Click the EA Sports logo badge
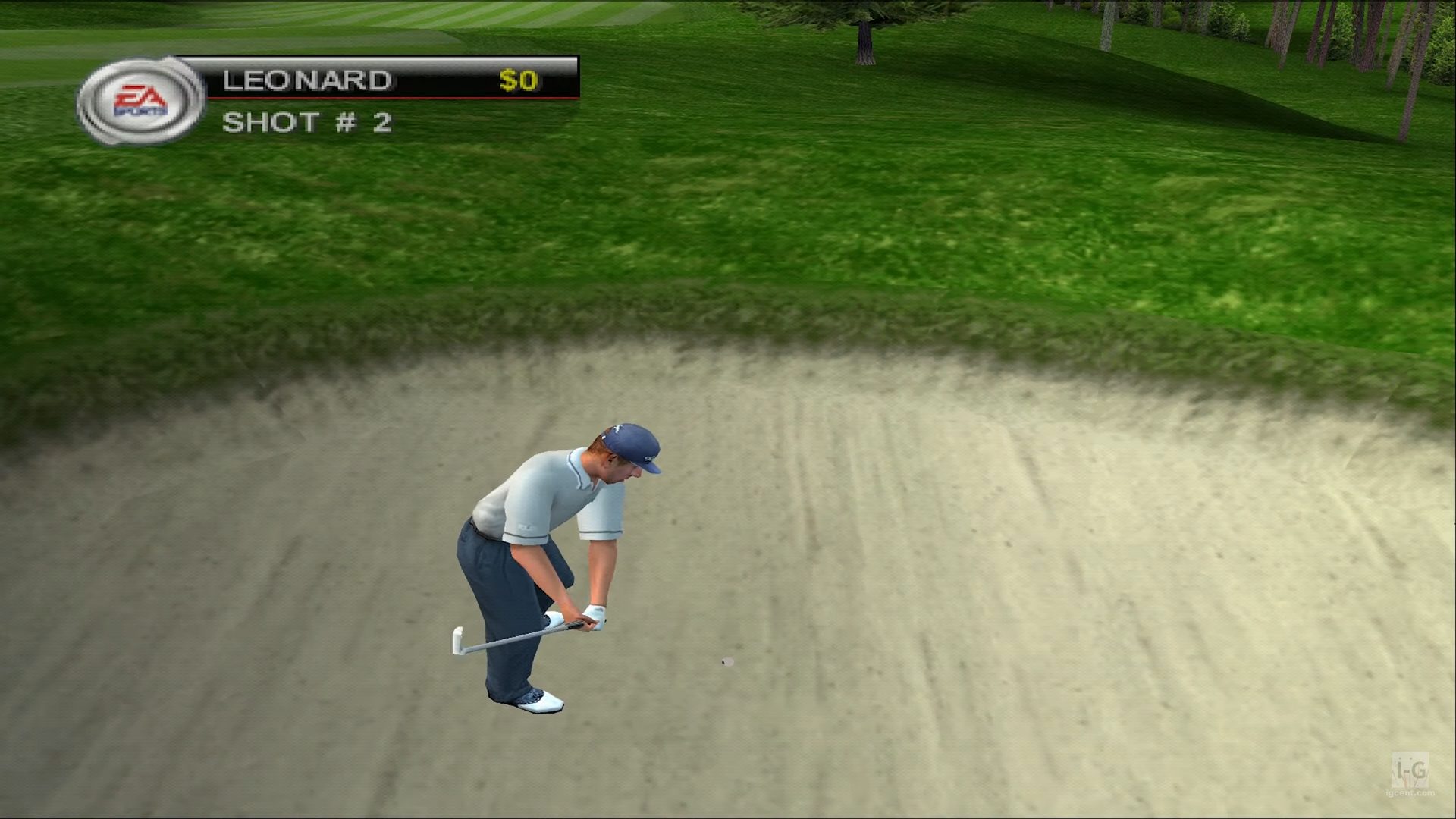 (x=140, y=101)
